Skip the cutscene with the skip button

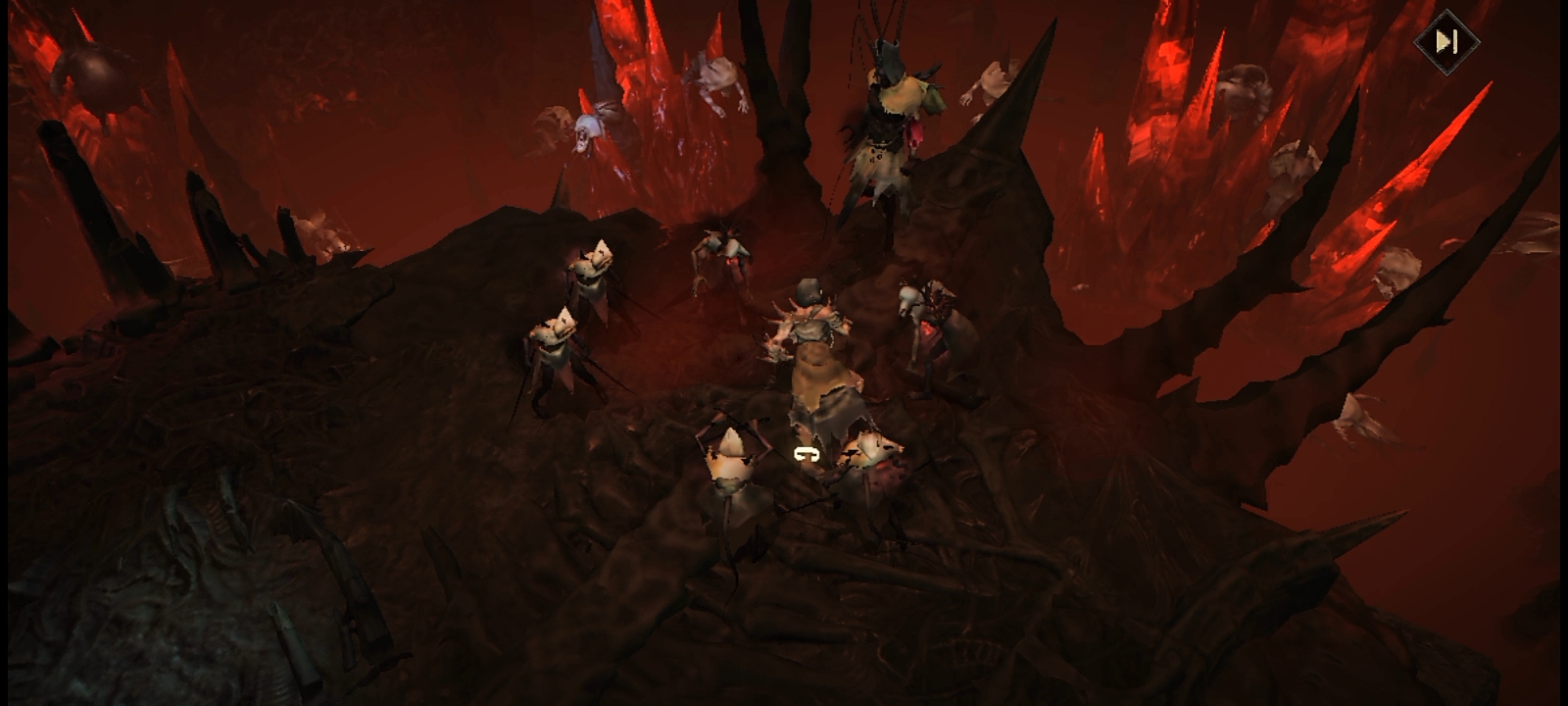tap(1445, 41)
